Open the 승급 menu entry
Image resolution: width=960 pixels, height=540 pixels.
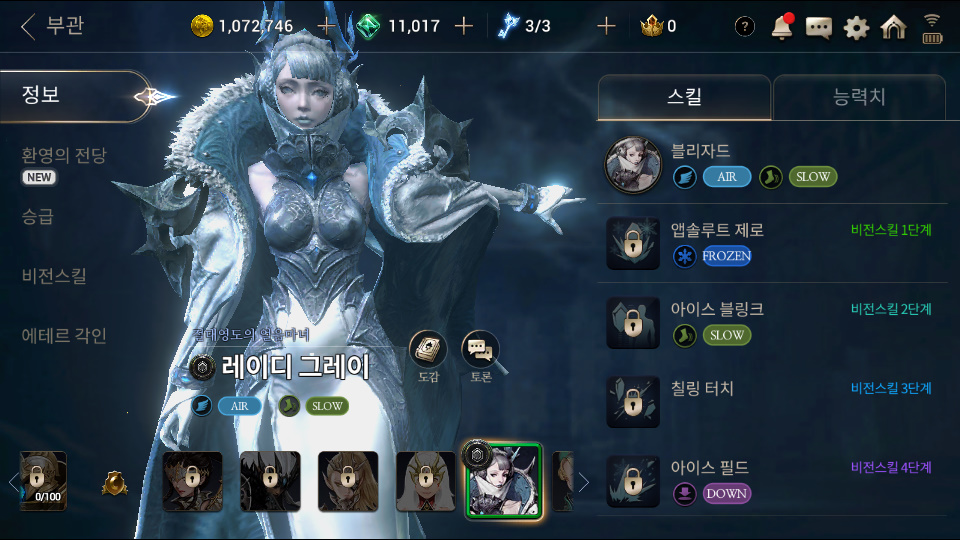38,216
